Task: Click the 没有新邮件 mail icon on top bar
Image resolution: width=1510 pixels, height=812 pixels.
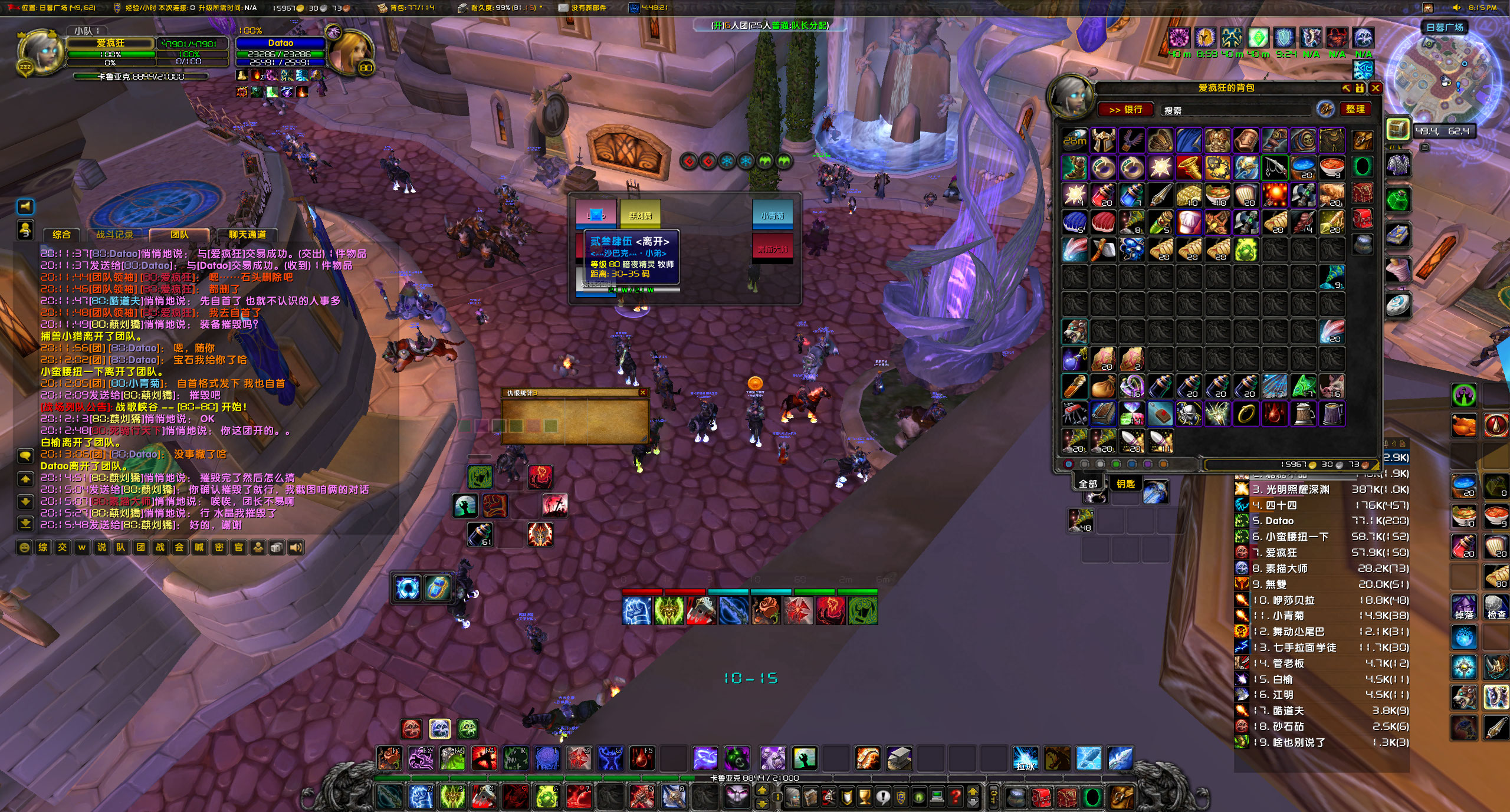Action: point(563,9)
